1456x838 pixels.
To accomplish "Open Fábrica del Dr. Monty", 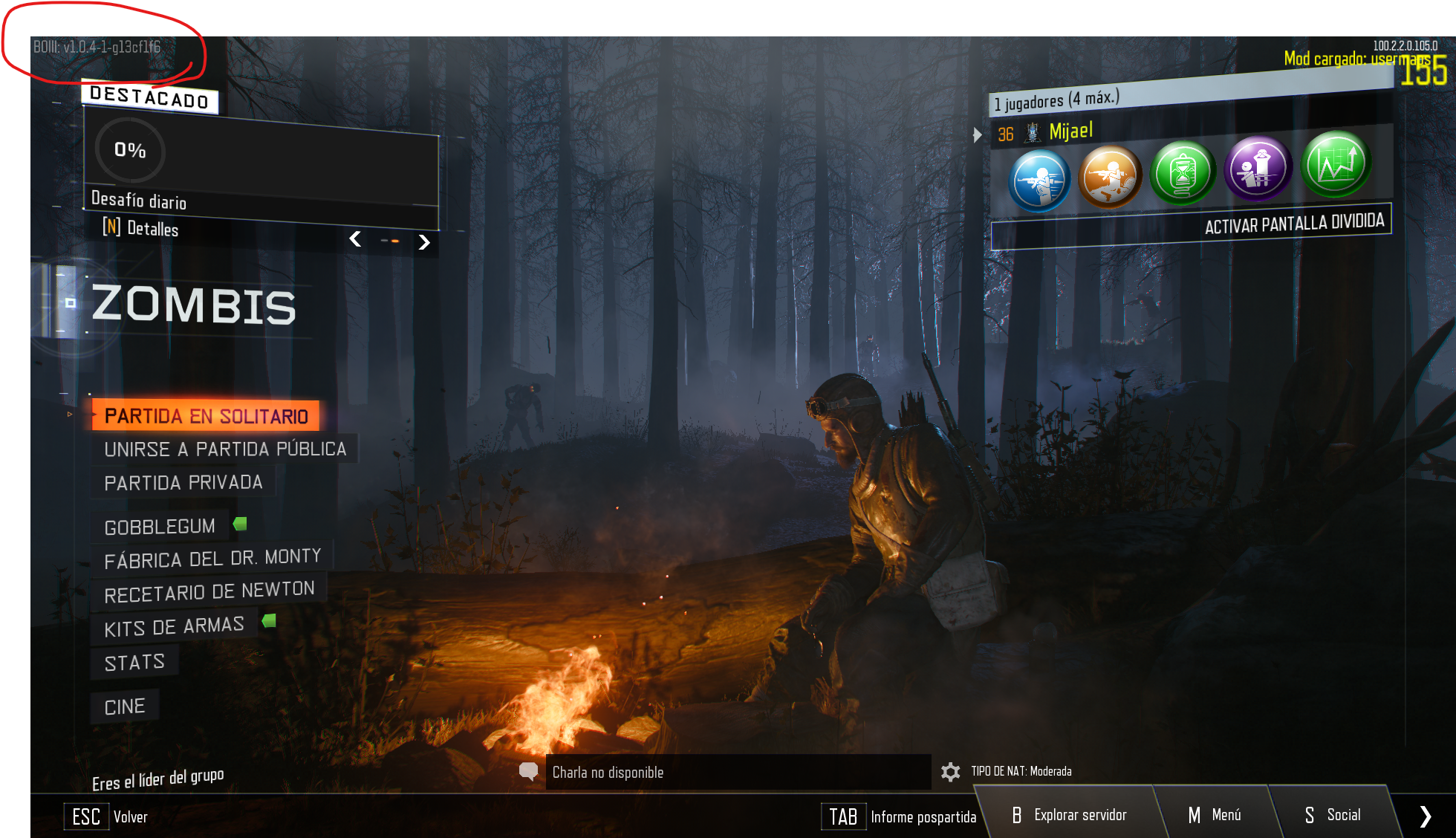I will [212, 559].
